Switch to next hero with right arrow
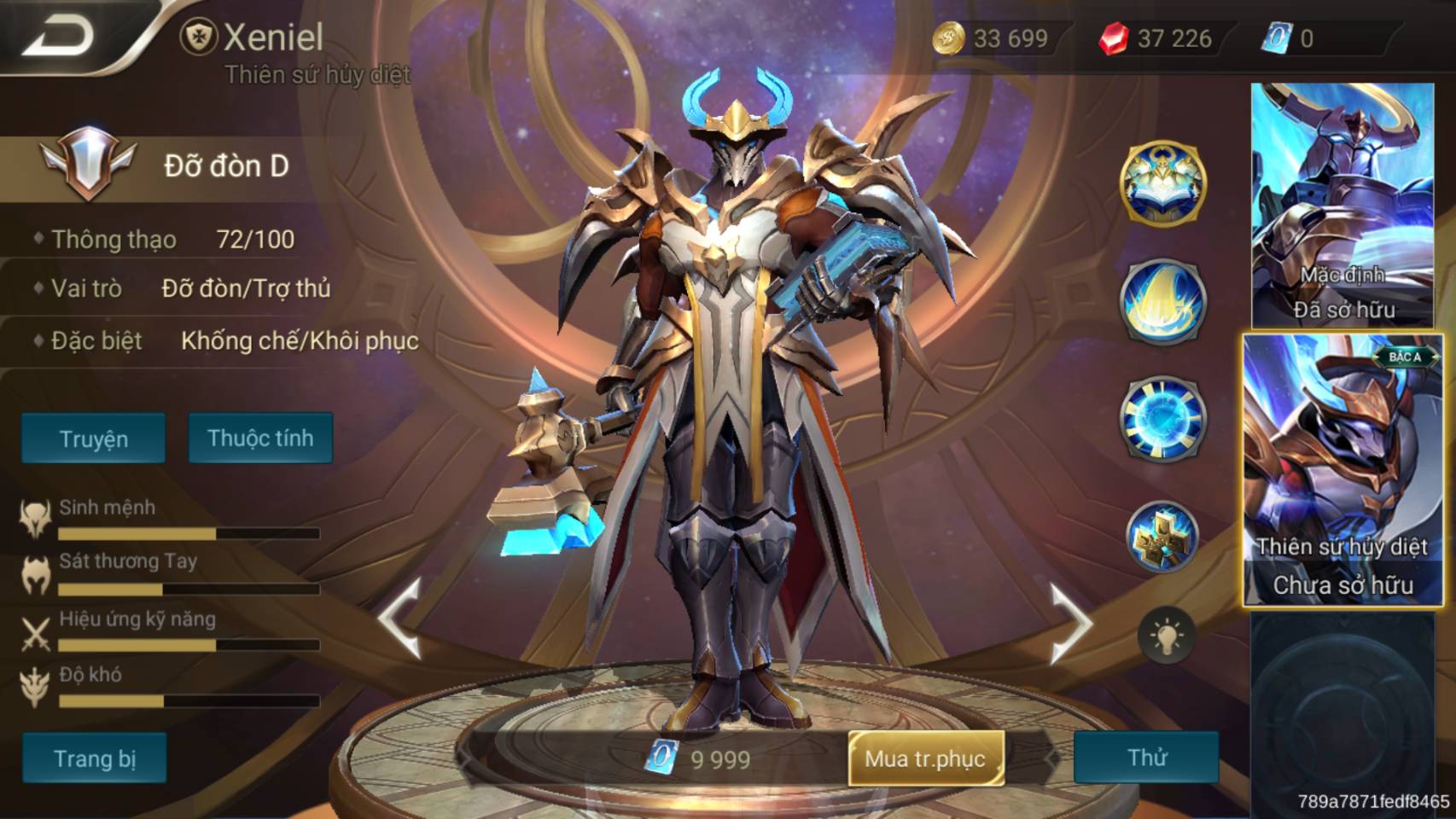 1070,623
